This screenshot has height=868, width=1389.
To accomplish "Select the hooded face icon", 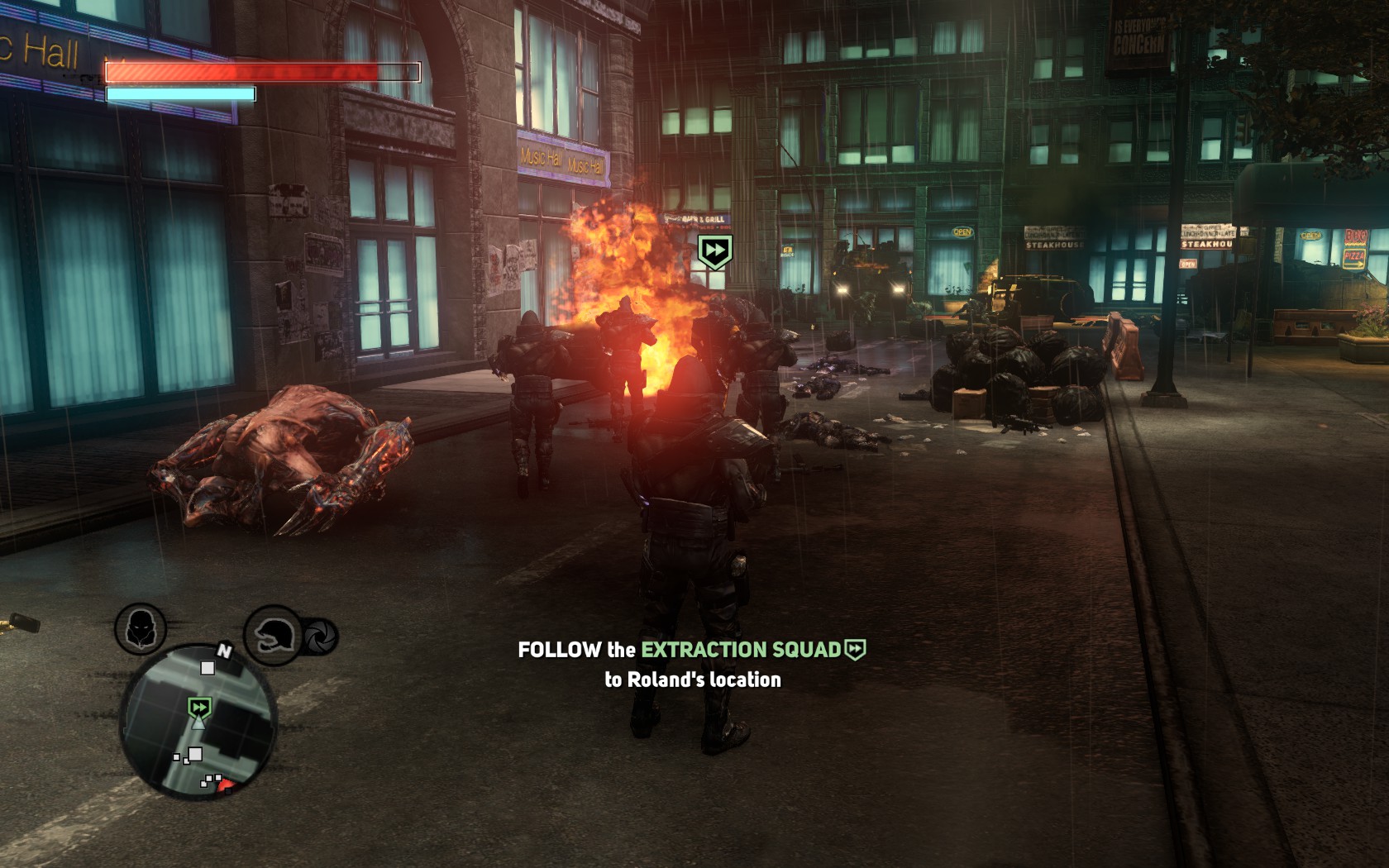I will [x=141, y=628].
